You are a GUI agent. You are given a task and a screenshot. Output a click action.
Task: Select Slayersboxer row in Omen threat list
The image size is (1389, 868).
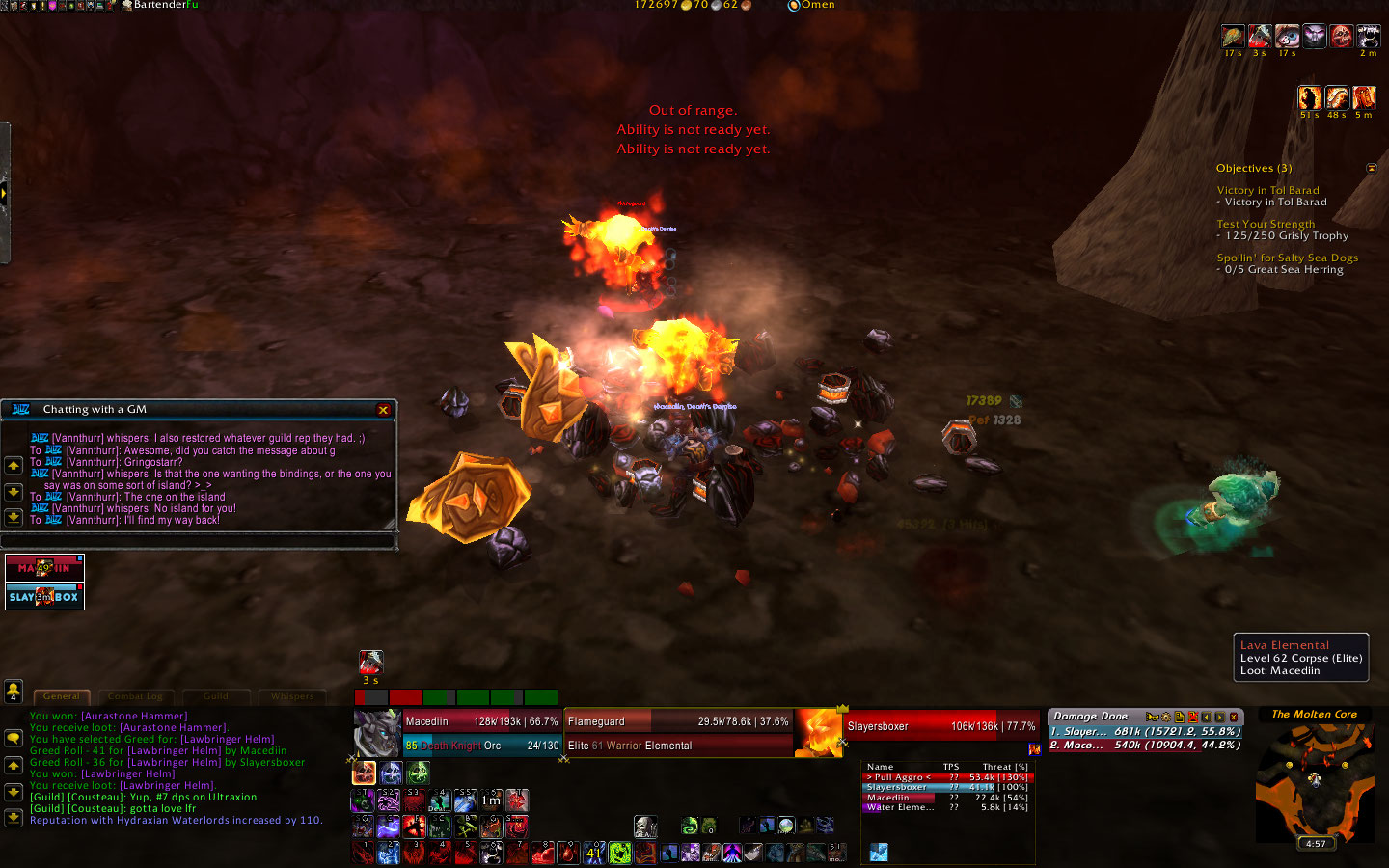point(945,787)
